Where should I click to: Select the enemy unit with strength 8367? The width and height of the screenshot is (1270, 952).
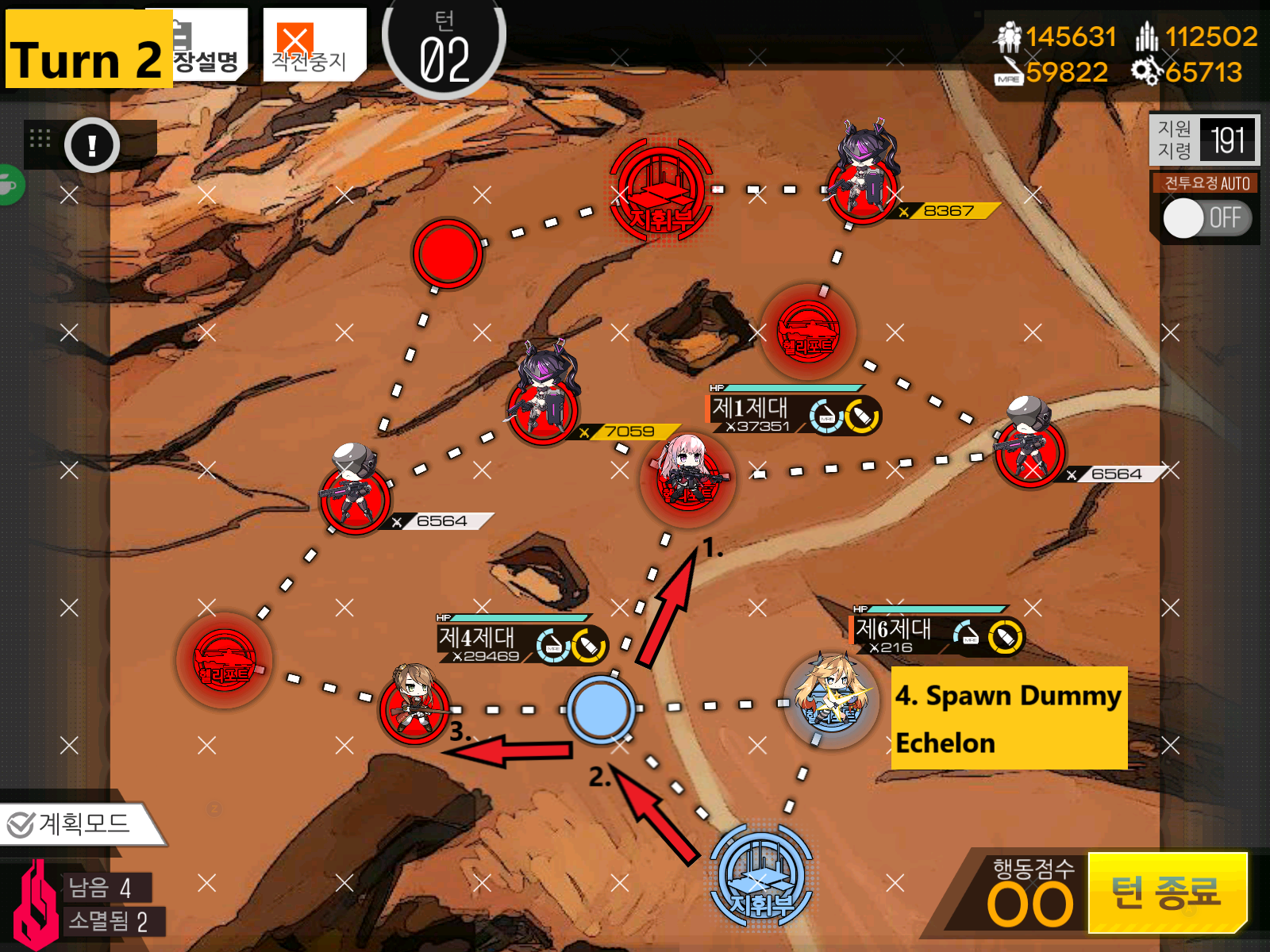pyautogui.click(x=862, y=178)
